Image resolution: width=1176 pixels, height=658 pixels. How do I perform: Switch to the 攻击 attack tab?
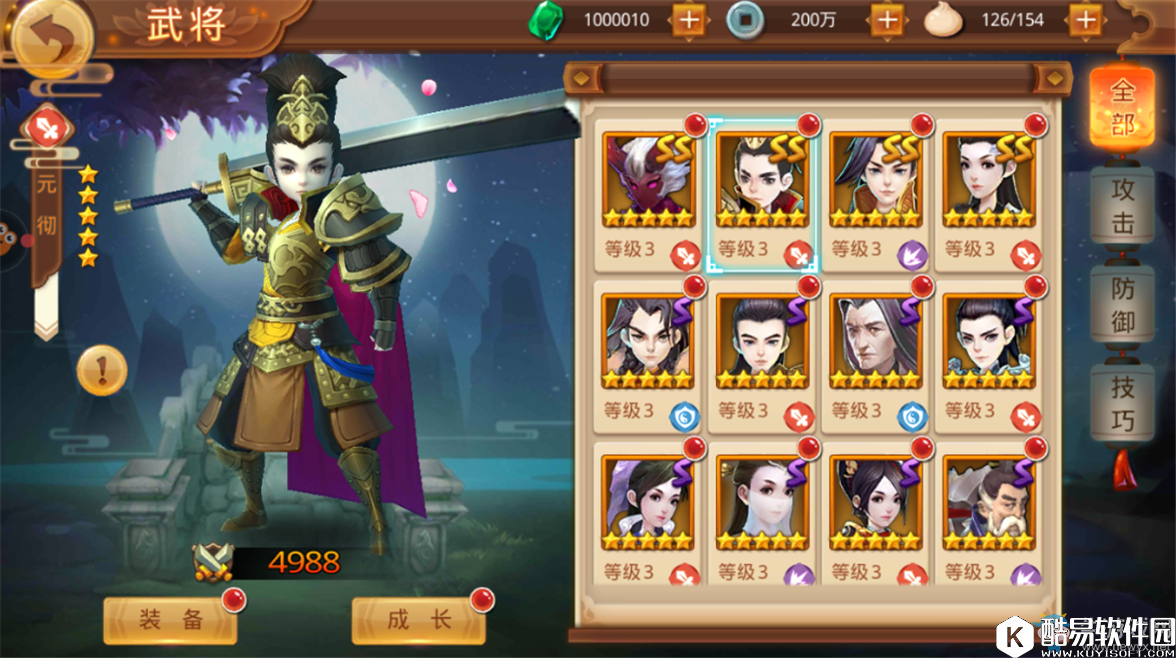click(x=1122, y=206)
